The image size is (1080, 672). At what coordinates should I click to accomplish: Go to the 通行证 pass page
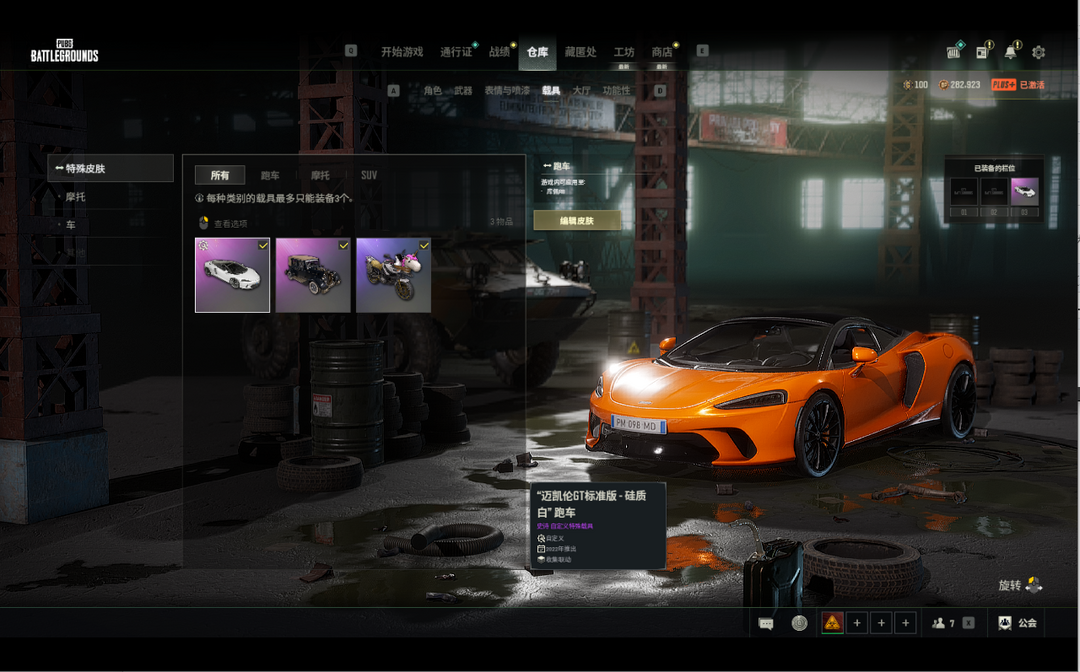[455, 52]
